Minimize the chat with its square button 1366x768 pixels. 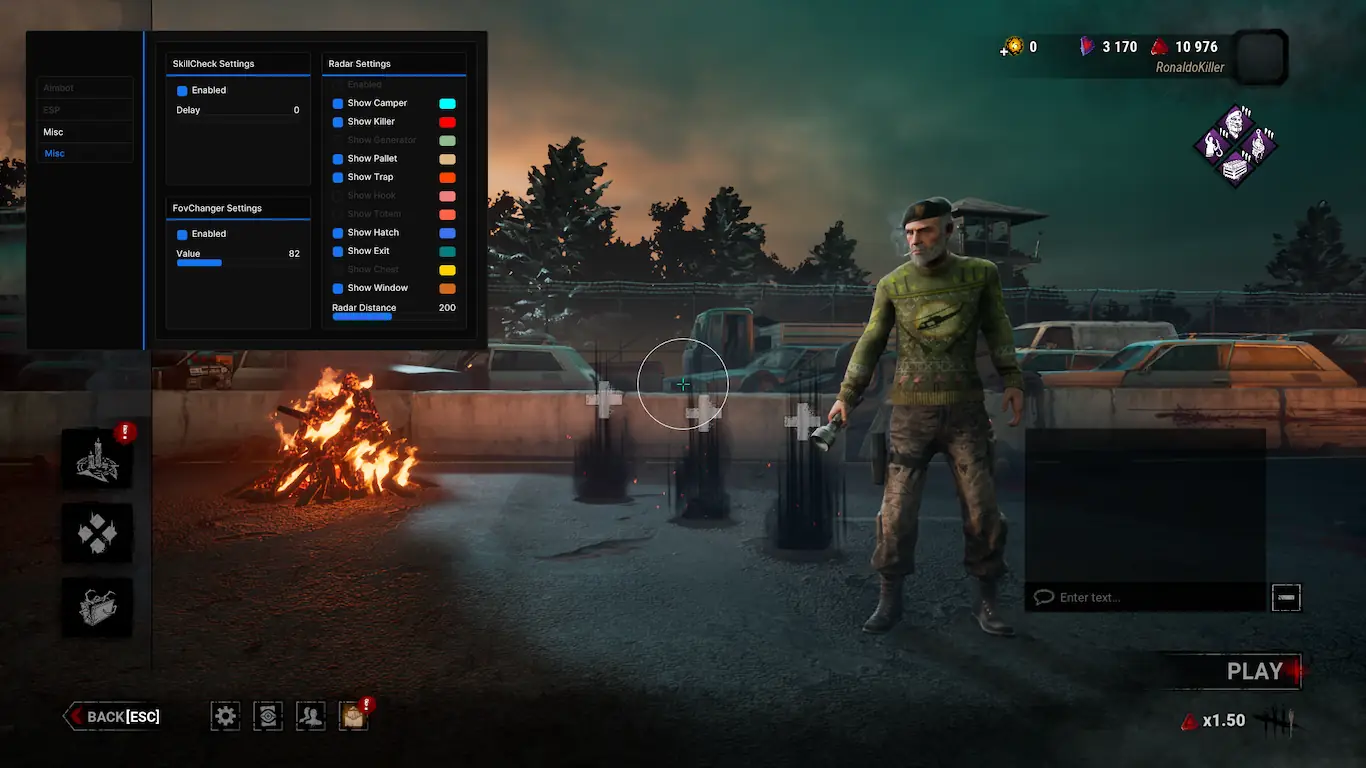(1286, 597)
